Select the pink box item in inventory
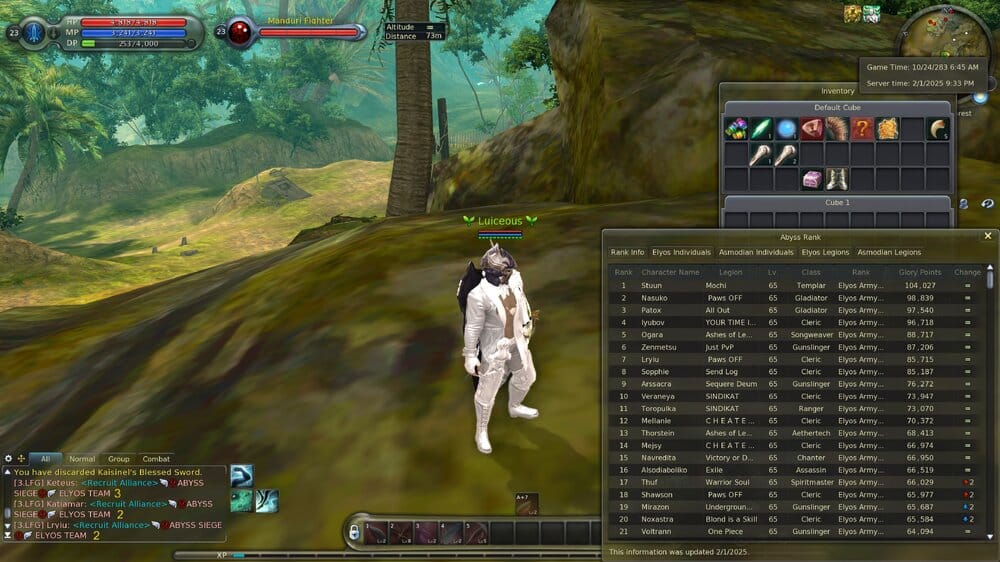Viewport: 1000px width, 562px height. (812, 179)
